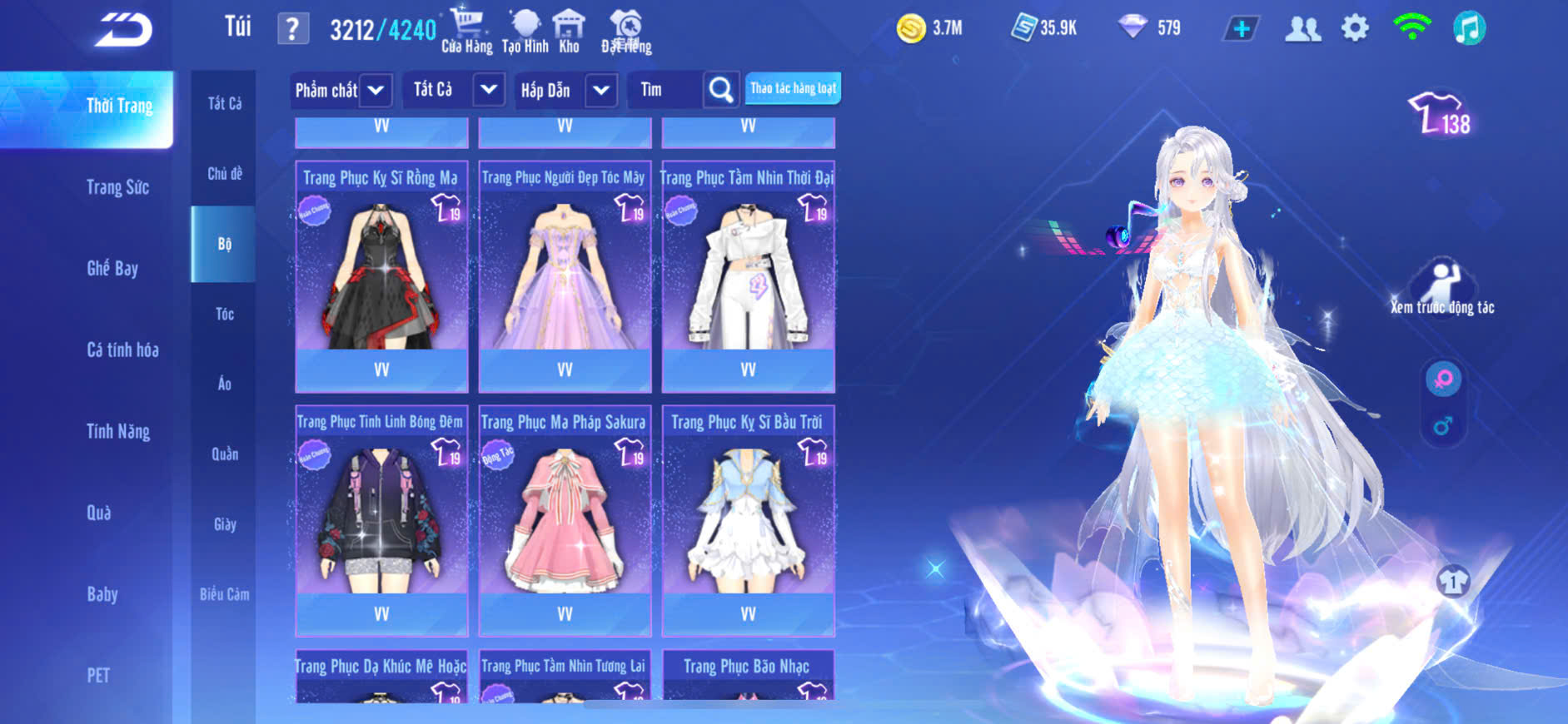Go back with the top-left arrow

tap(123, 30)
